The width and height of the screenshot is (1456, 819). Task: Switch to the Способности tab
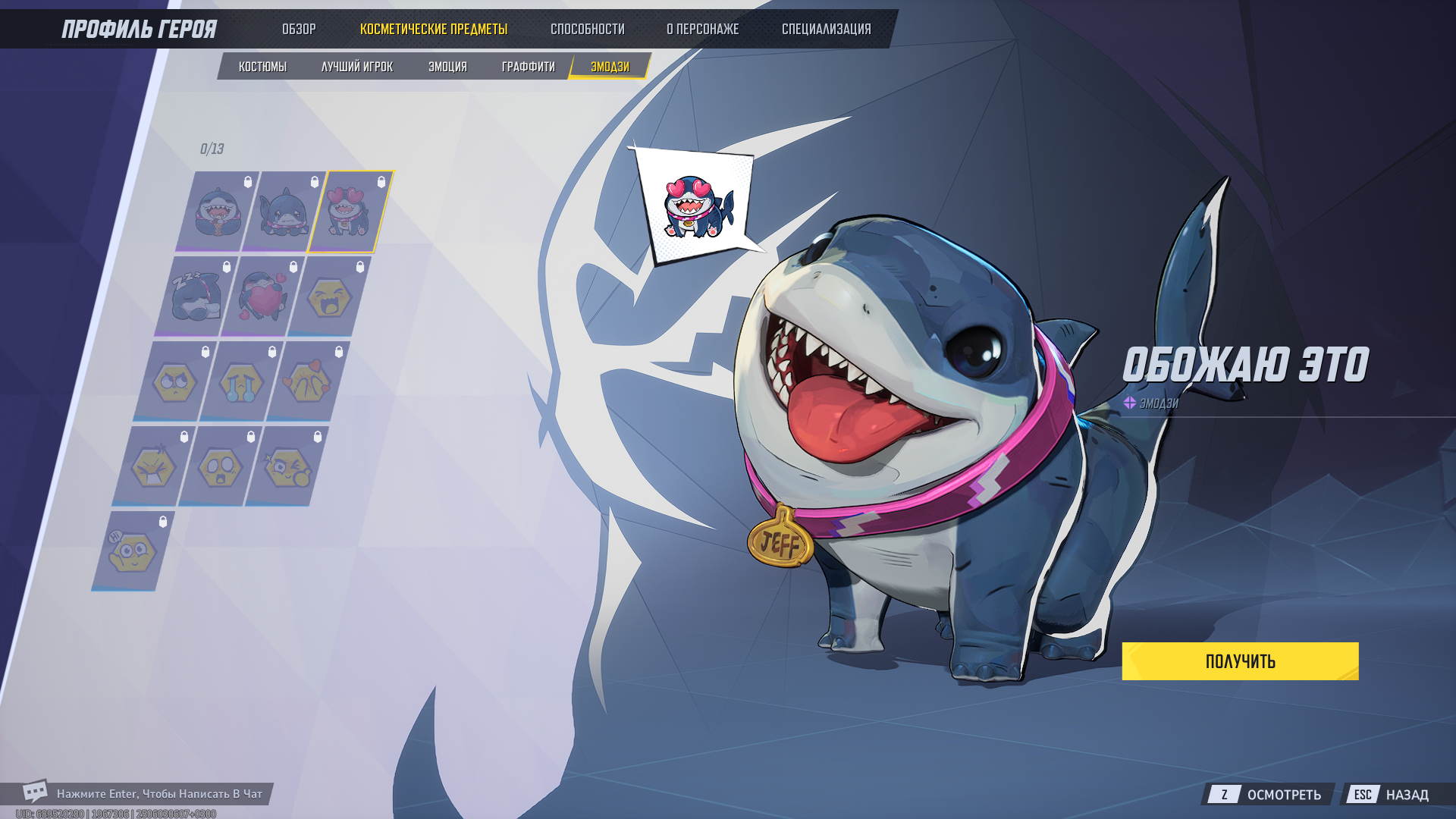pyautogui.click(x=587, y=30)
